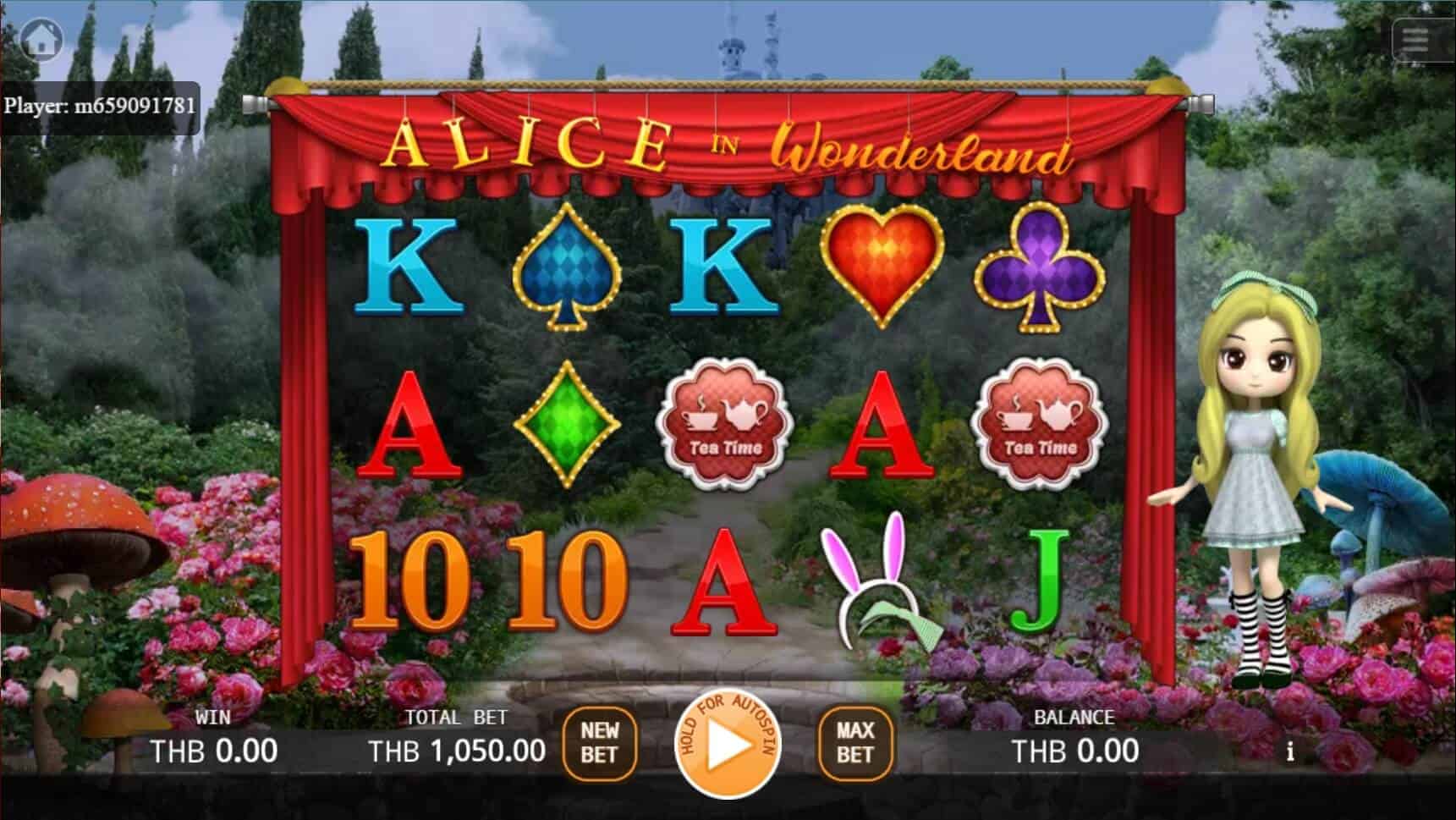1456x820 pixels.
Task: Click the info 'i' icon near the balance
Action: pyautogui.click(x=1289, y=750)
